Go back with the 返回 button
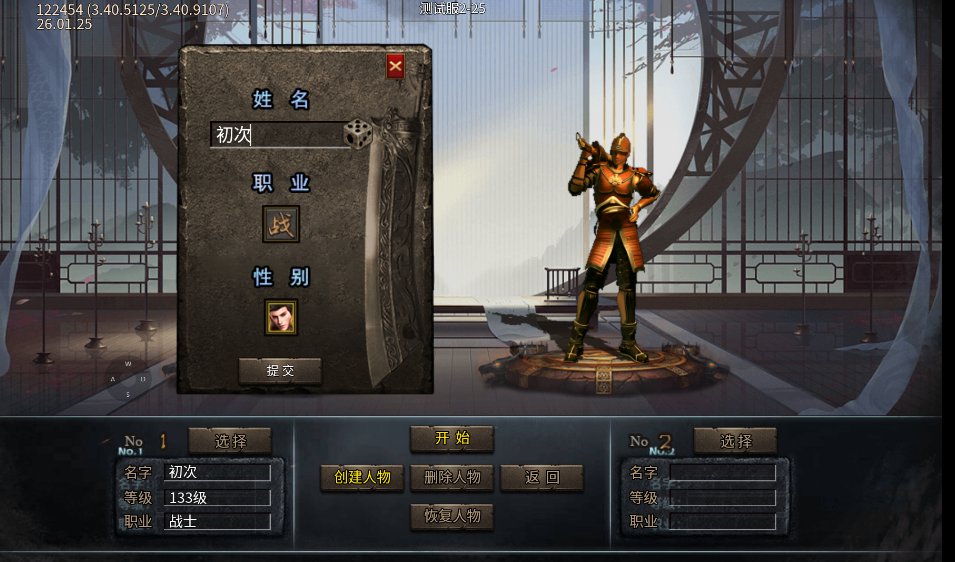This screenshot has height=562, width=955. [541, 477]
